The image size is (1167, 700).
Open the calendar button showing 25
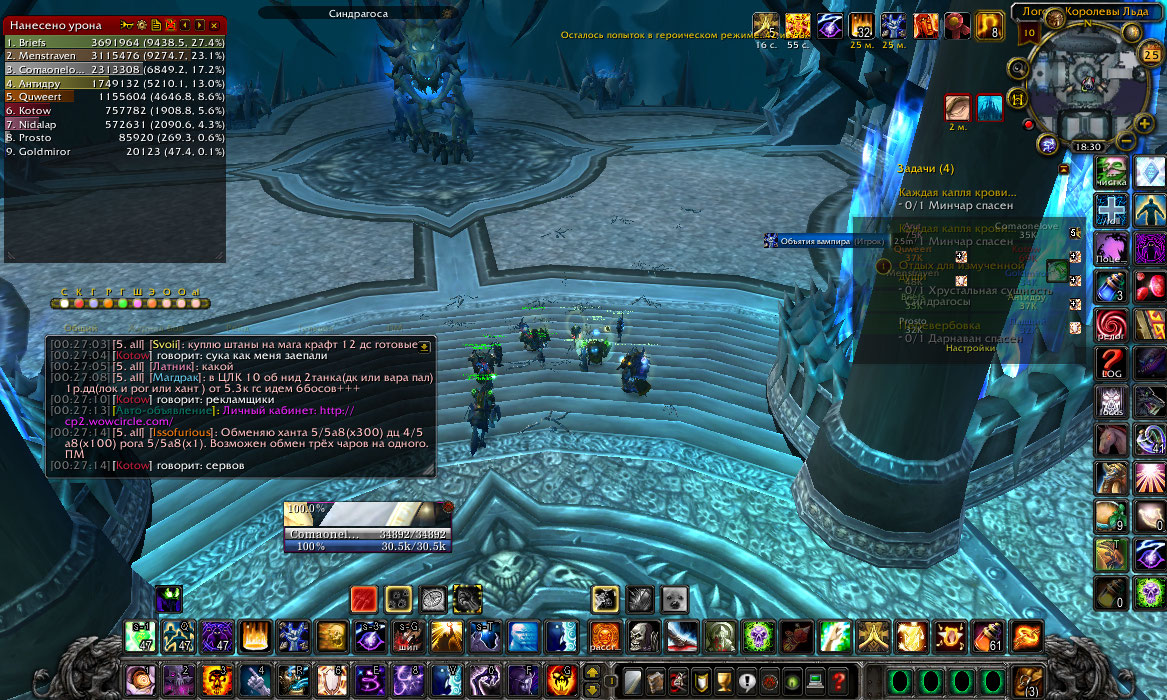point(1151,54)
